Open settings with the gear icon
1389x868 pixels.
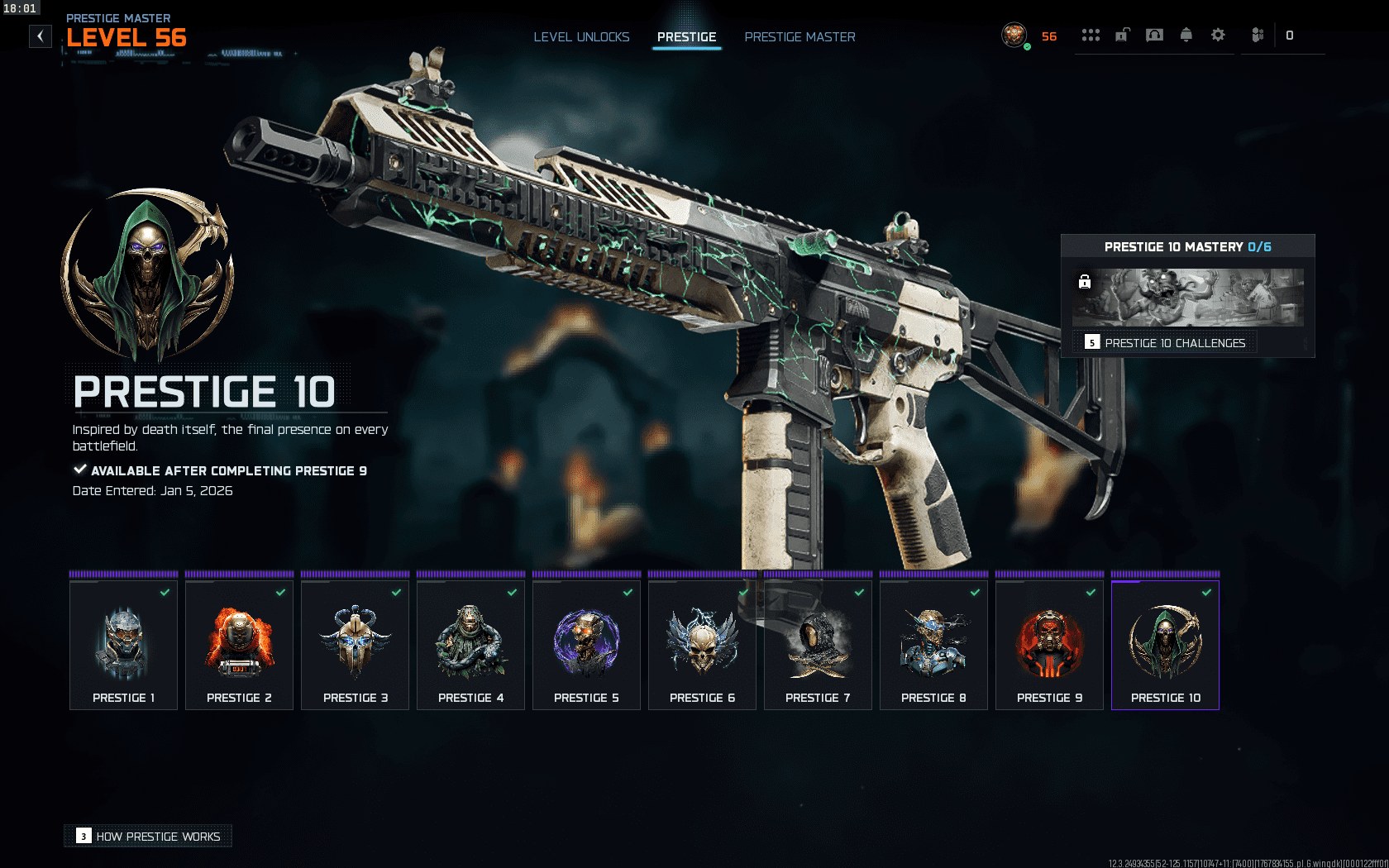point(1218,36)
